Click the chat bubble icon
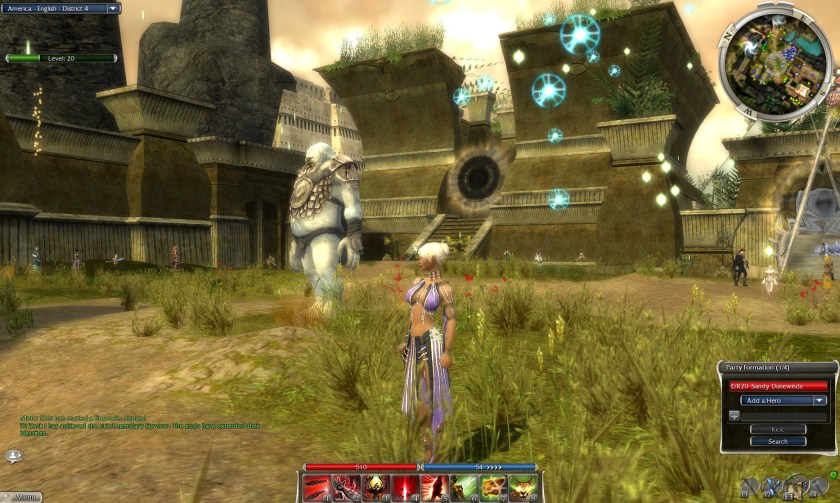The image size is (840, 503). point(14,456)
